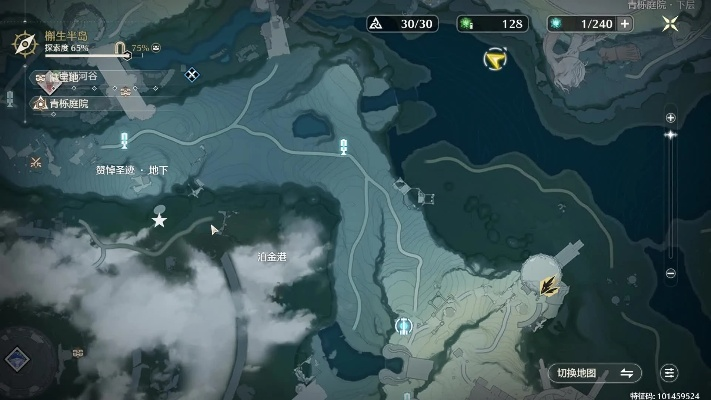Image resolution: width=711 pixels, height=400 pixels.
Task: Click the zoom-out minus button
Action: [671, 273]
